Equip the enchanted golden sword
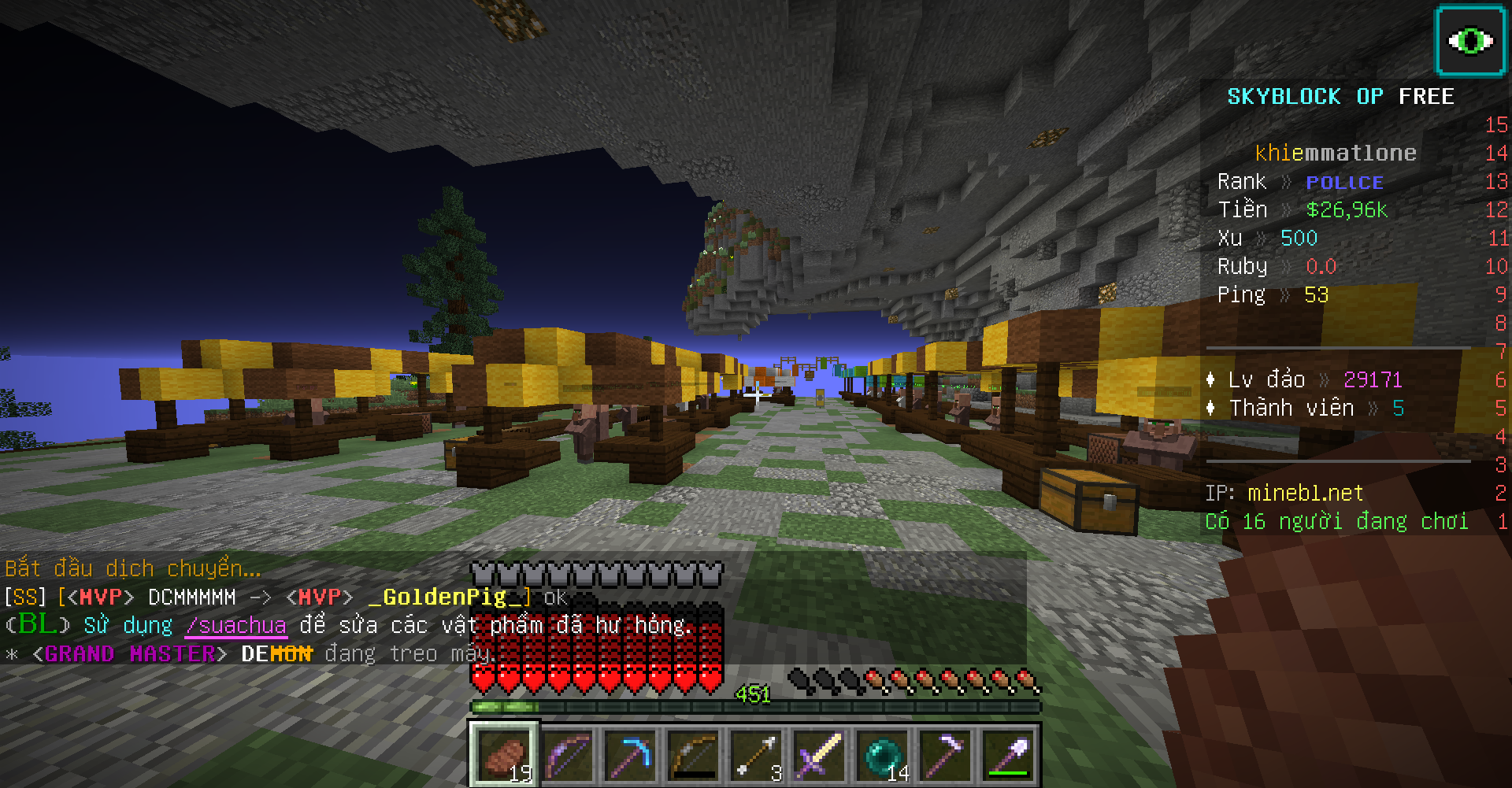 coord(819,755)
